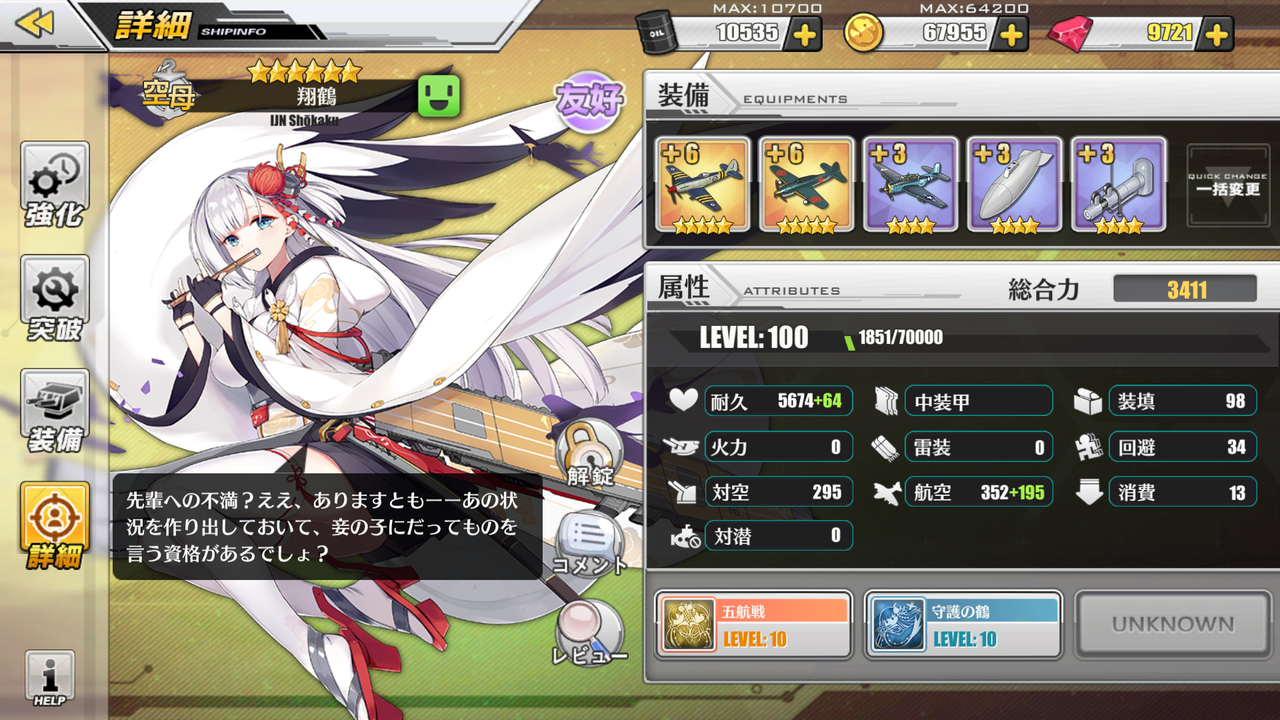The image size is (1280, 720).
Task: Open the 一括変更 quick change panel
Action: 1227,185
